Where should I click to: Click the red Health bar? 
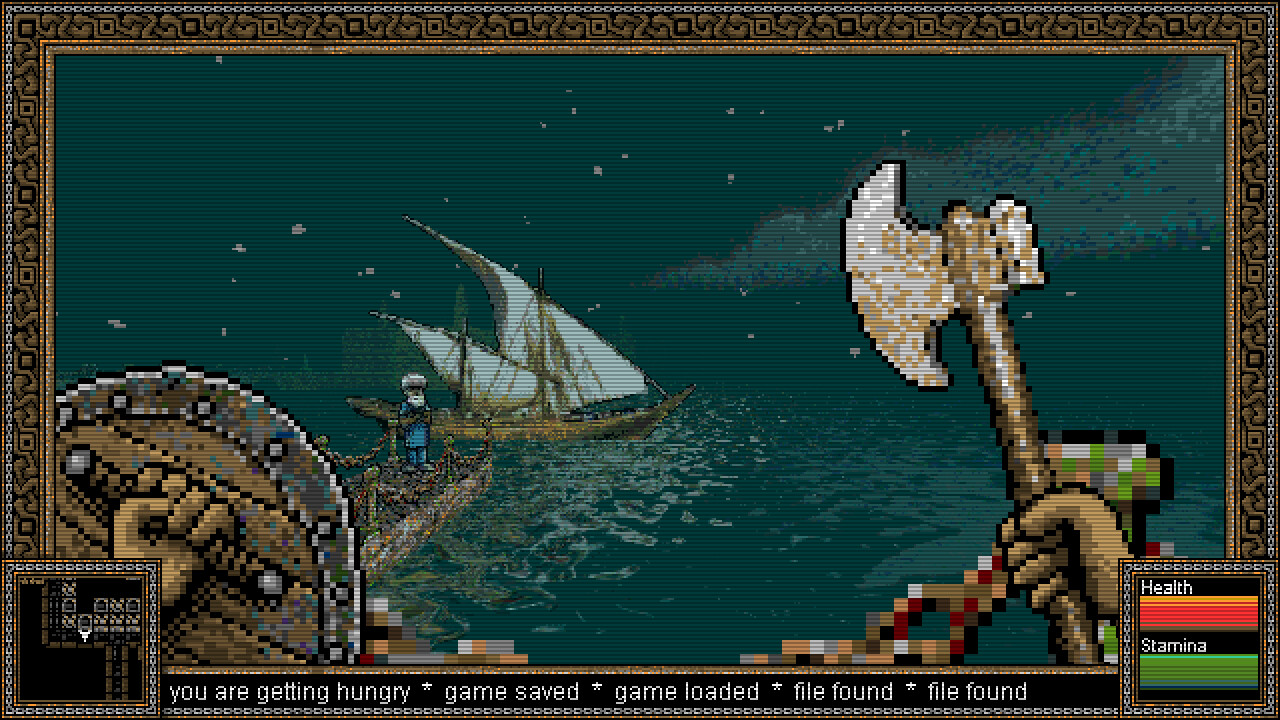pos(1197,610)
